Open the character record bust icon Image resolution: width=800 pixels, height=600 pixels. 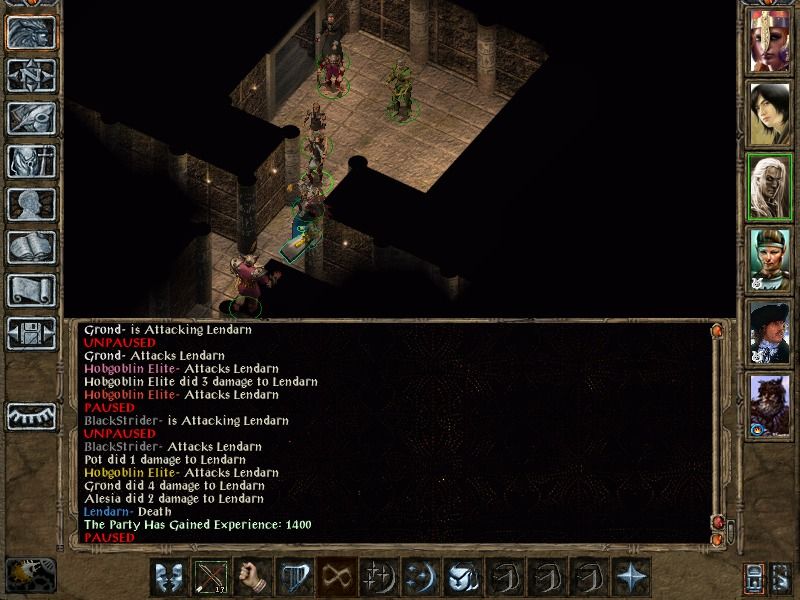point(30,204)
